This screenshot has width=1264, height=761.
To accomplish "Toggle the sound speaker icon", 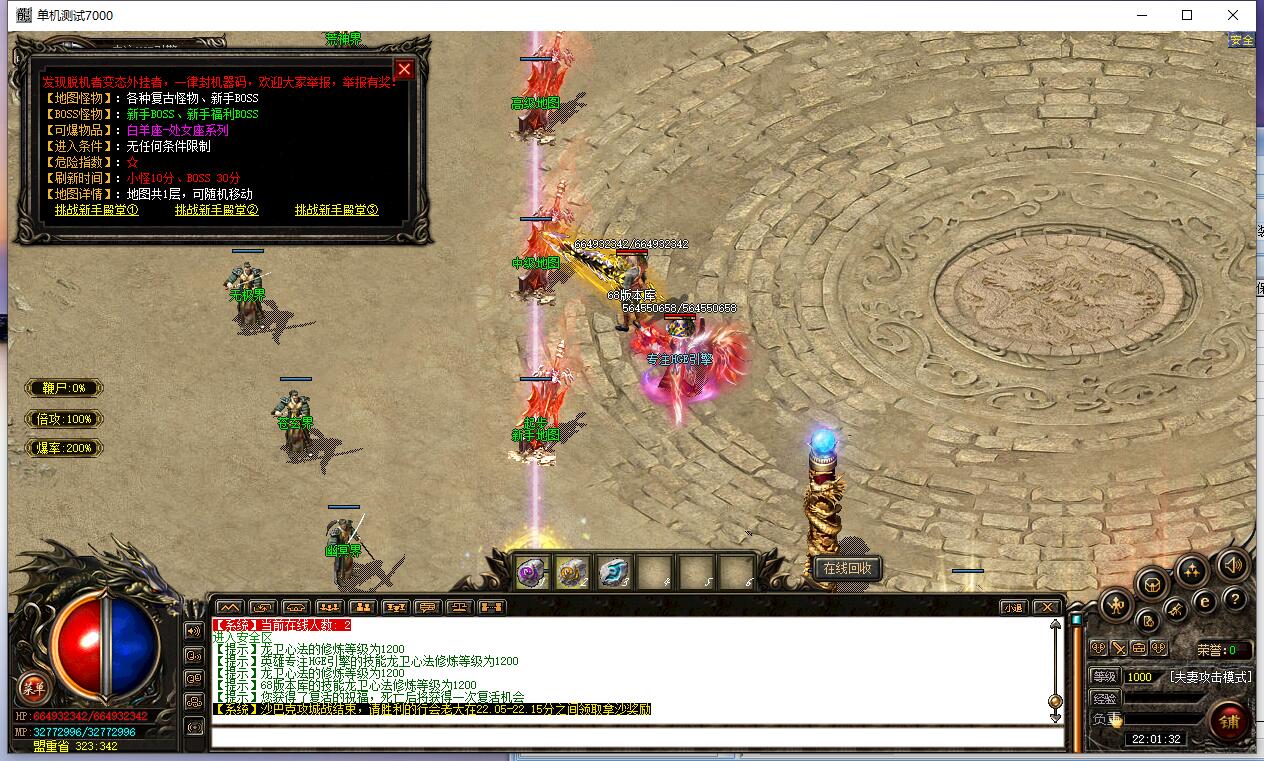I will click(1233, 566).
